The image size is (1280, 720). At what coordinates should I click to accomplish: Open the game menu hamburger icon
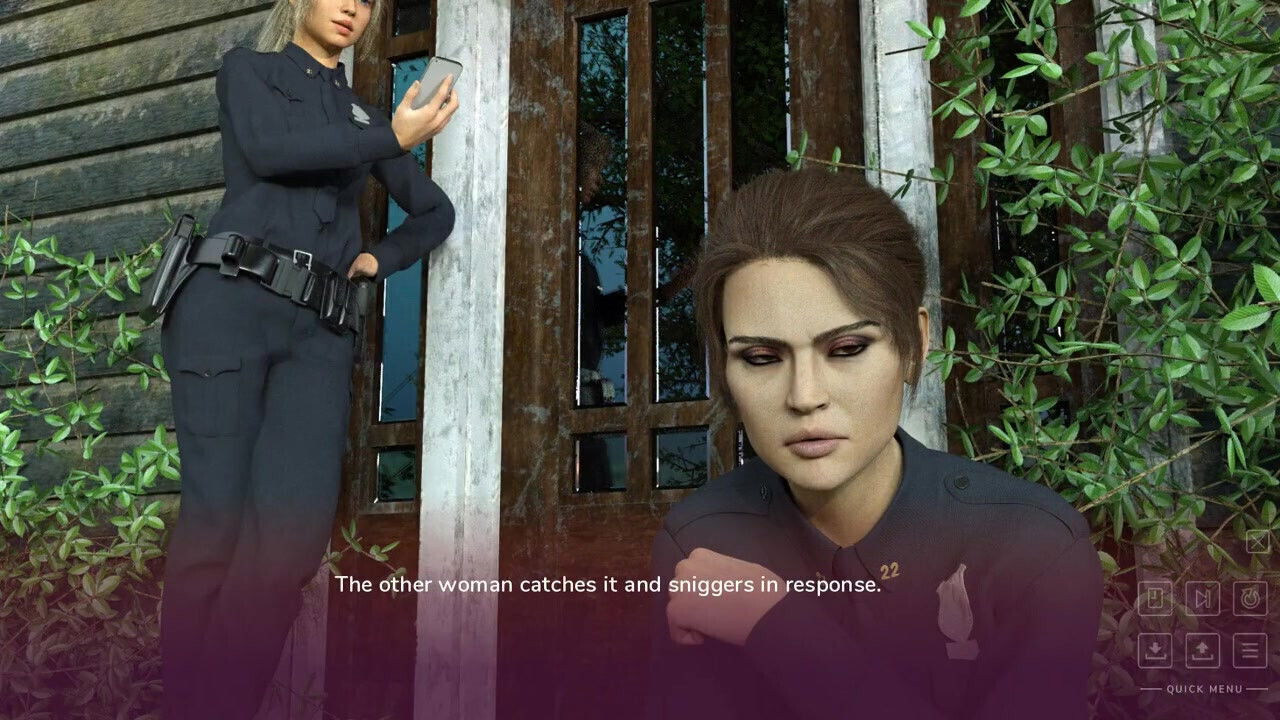pyautogui.click(x=1250, y=648)
